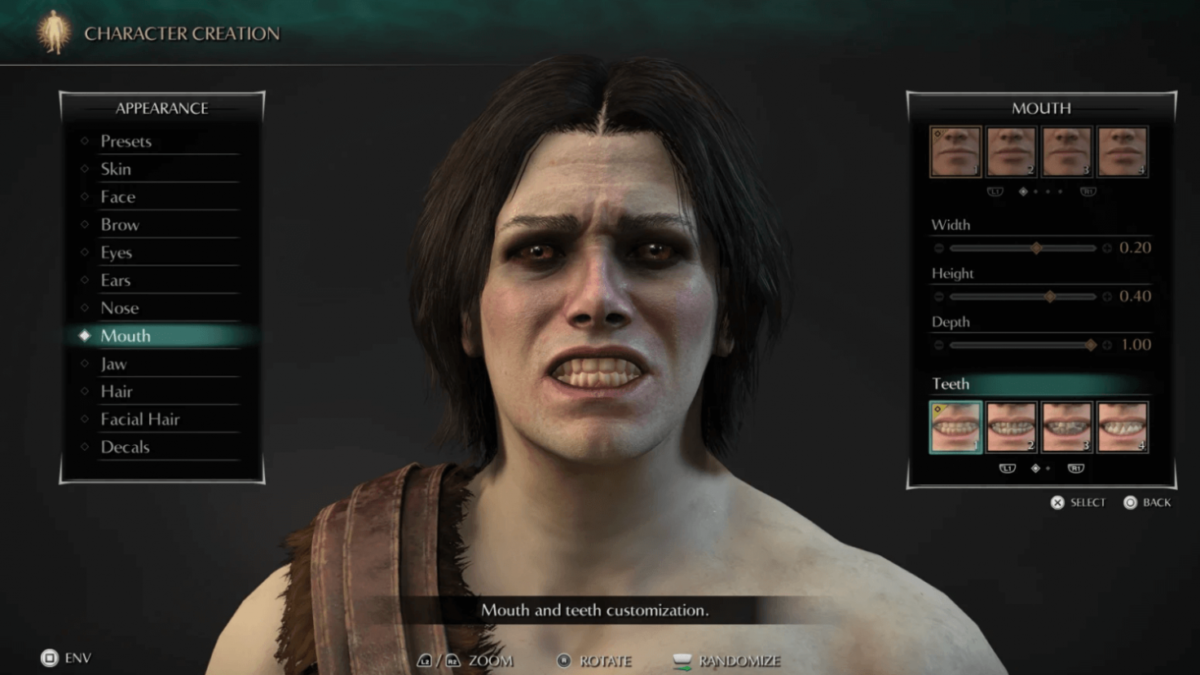
Task: Open the Decals category
Action: [x=126, y=447]
